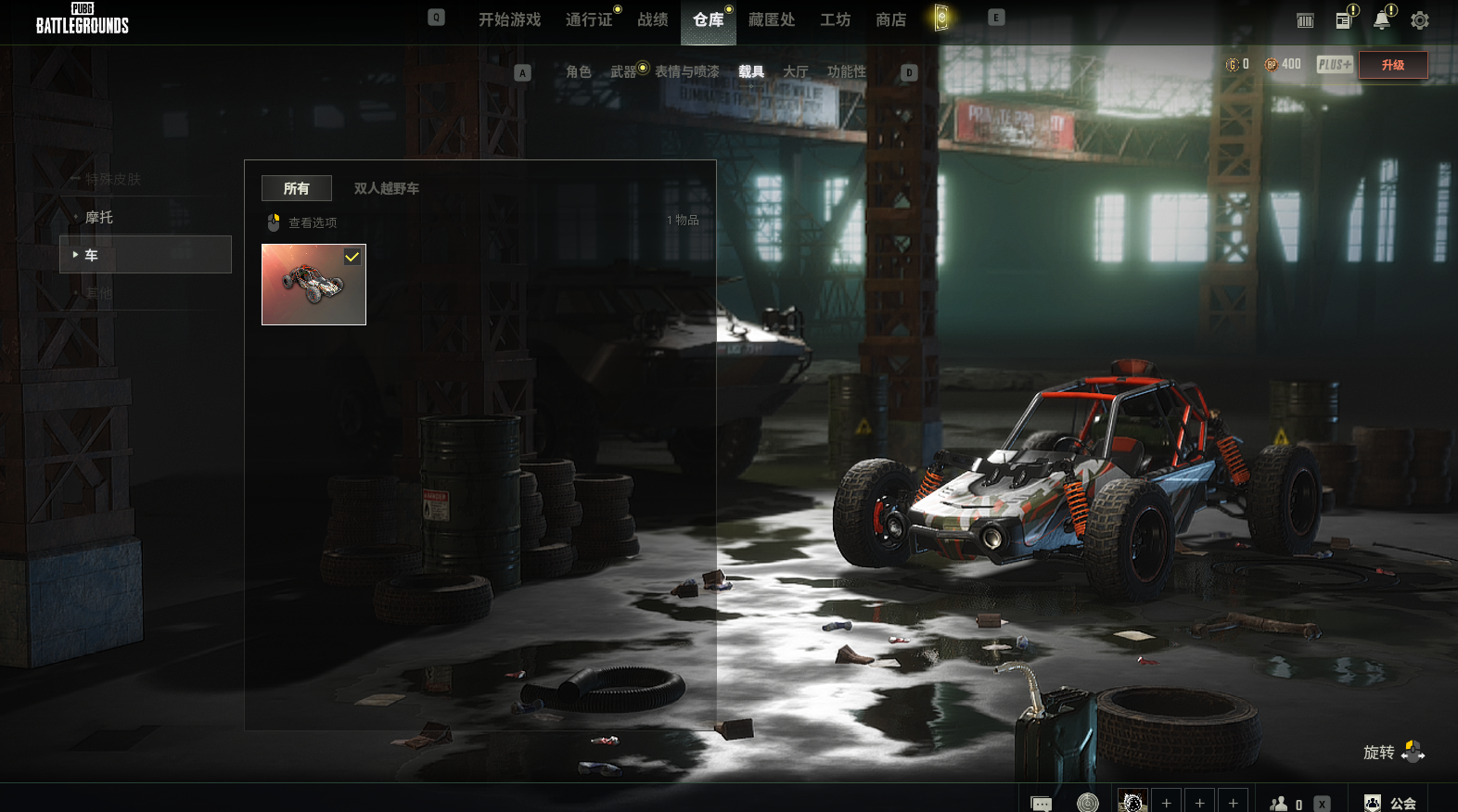Select the 大厅 lobby sub-tab

click(x=795, y=71)
